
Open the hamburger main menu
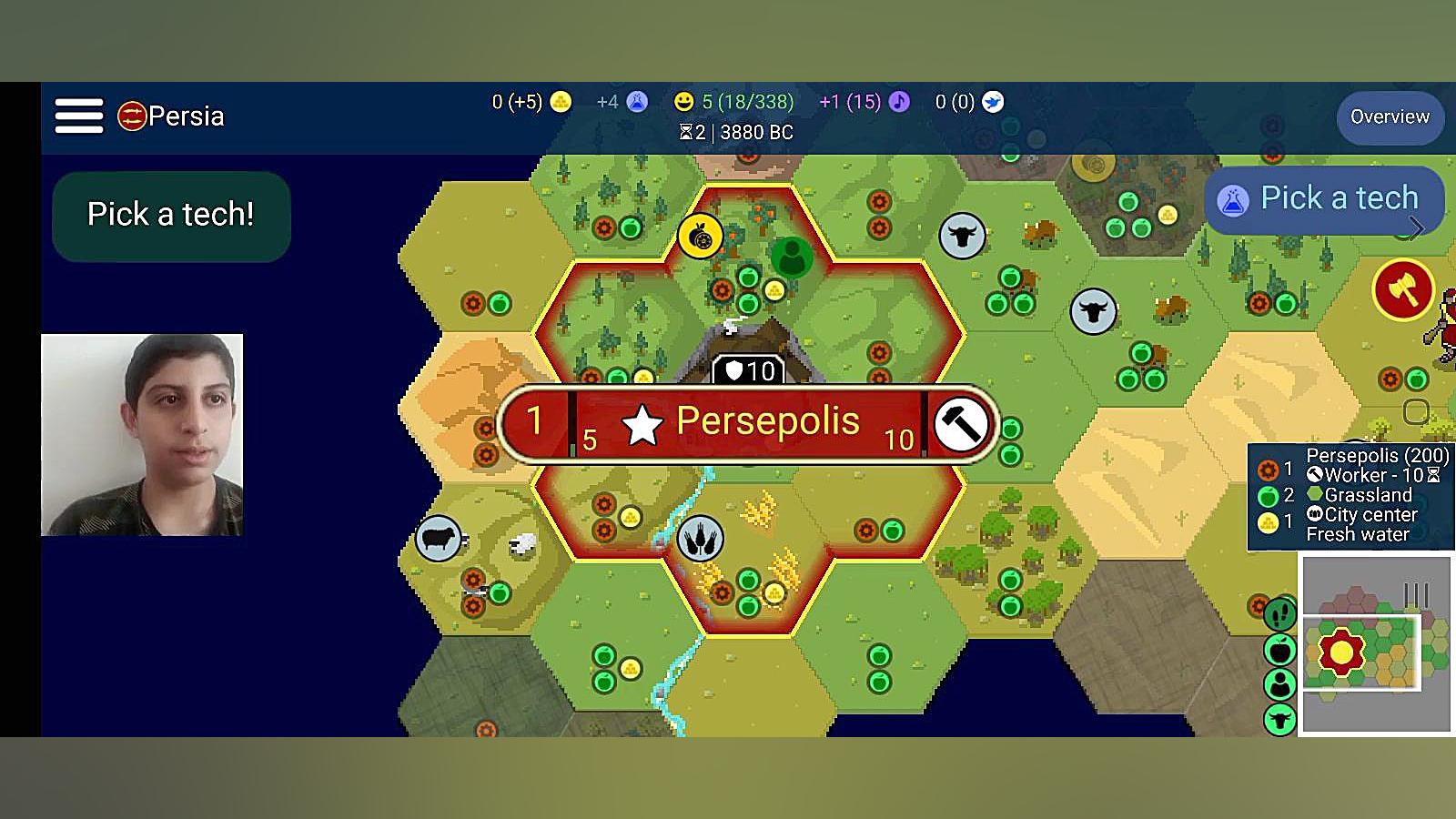pyautogui.click(x=79, y=116)
